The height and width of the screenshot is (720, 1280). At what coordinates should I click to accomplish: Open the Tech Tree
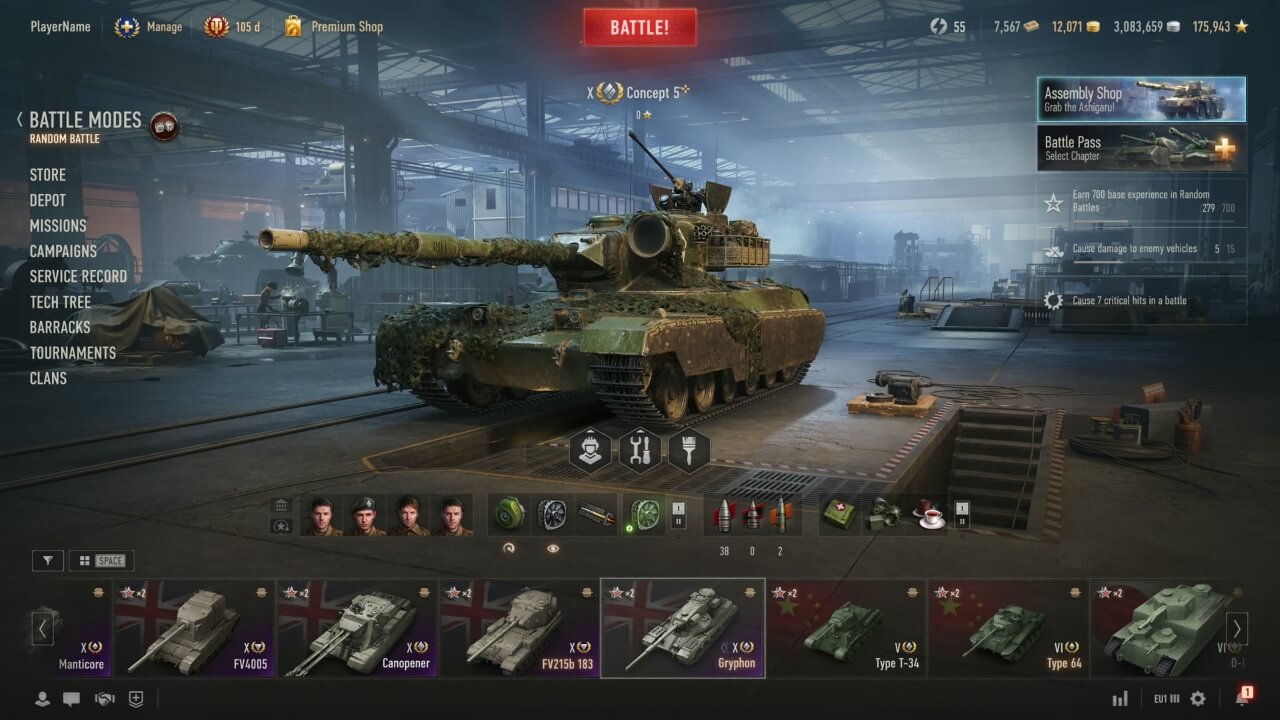point(60,302)
